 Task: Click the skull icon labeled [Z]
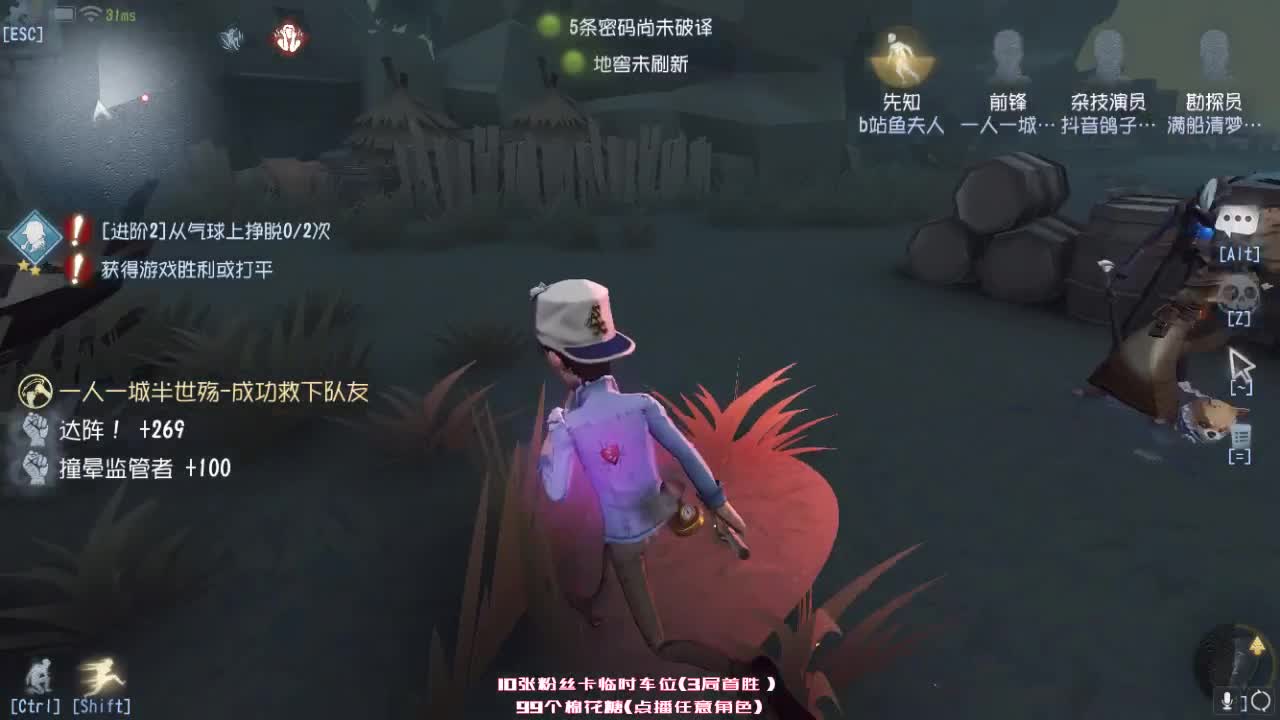(x=1238, y=290)
